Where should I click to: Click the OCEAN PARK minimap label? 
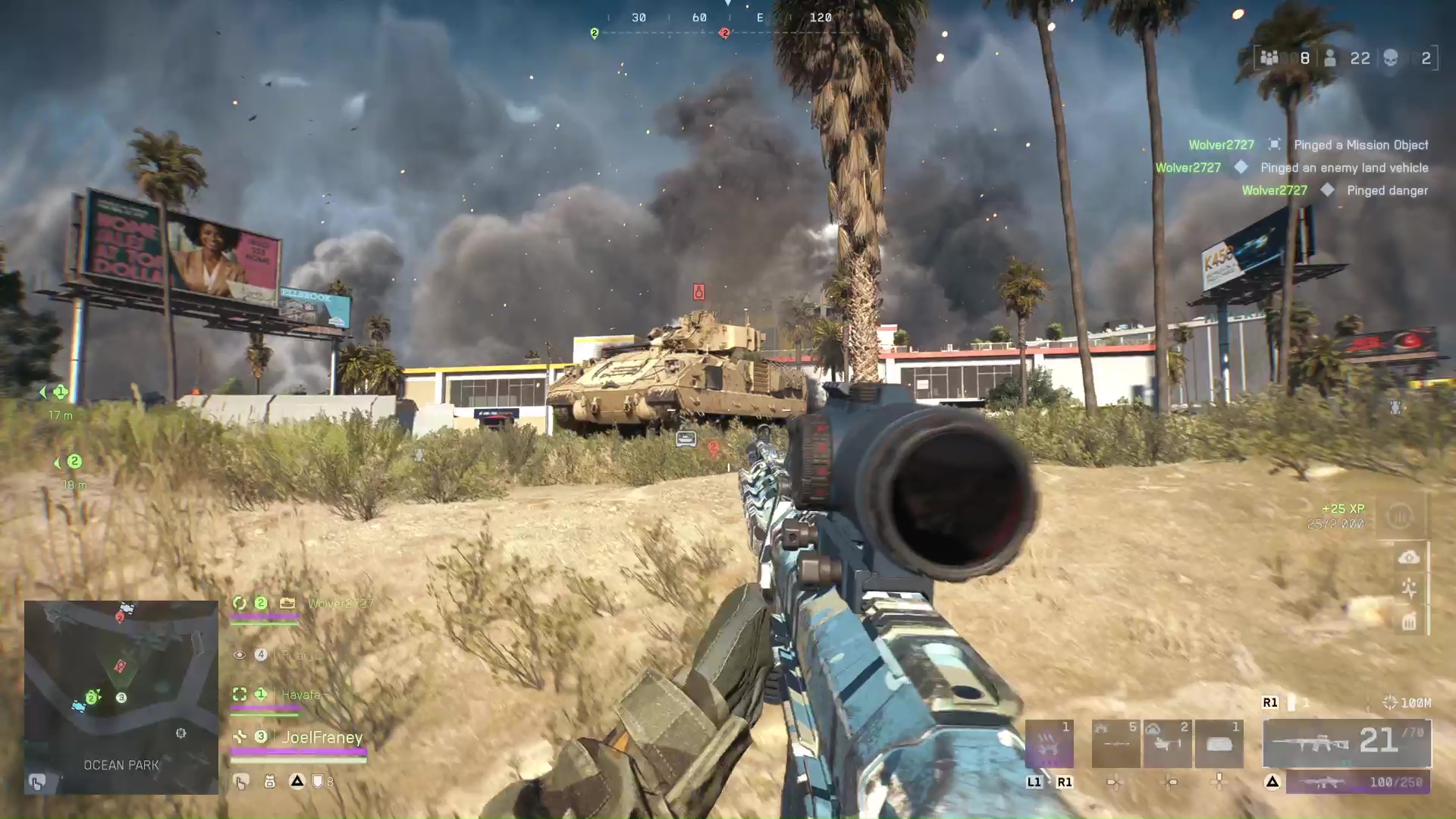[x=121, y=765]
